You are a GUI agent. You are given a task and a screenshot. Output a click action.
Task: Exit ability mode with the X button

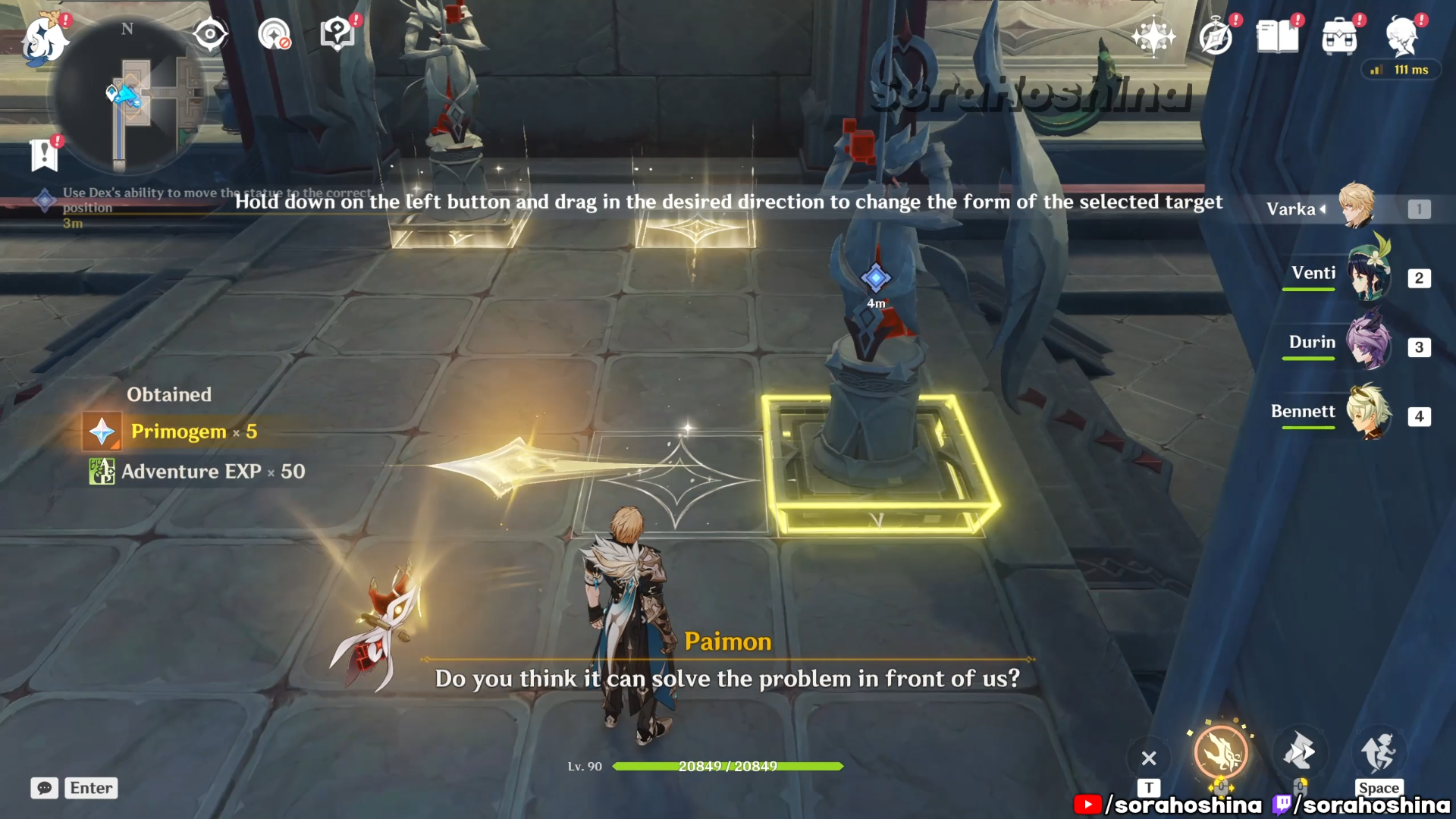(x=1149, y=758)
